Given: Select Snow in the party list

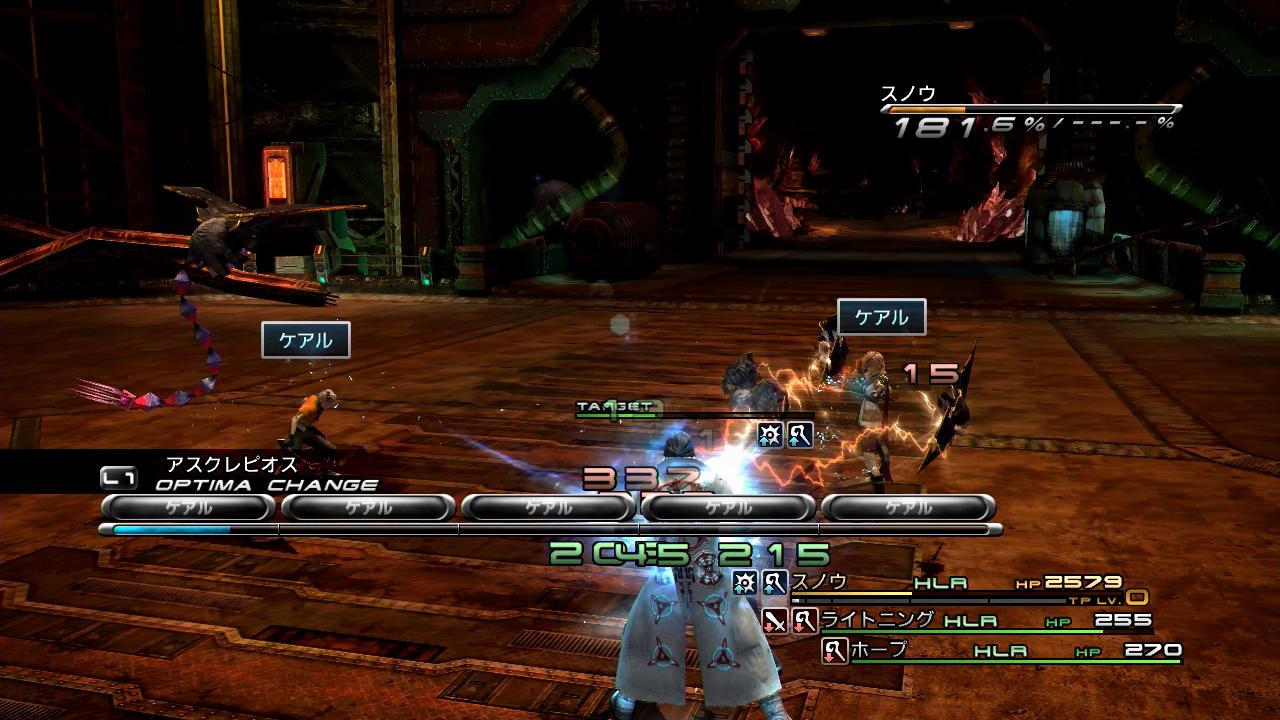Looking at the screenshot, I should pyautogui.click(x=819, y=582).
